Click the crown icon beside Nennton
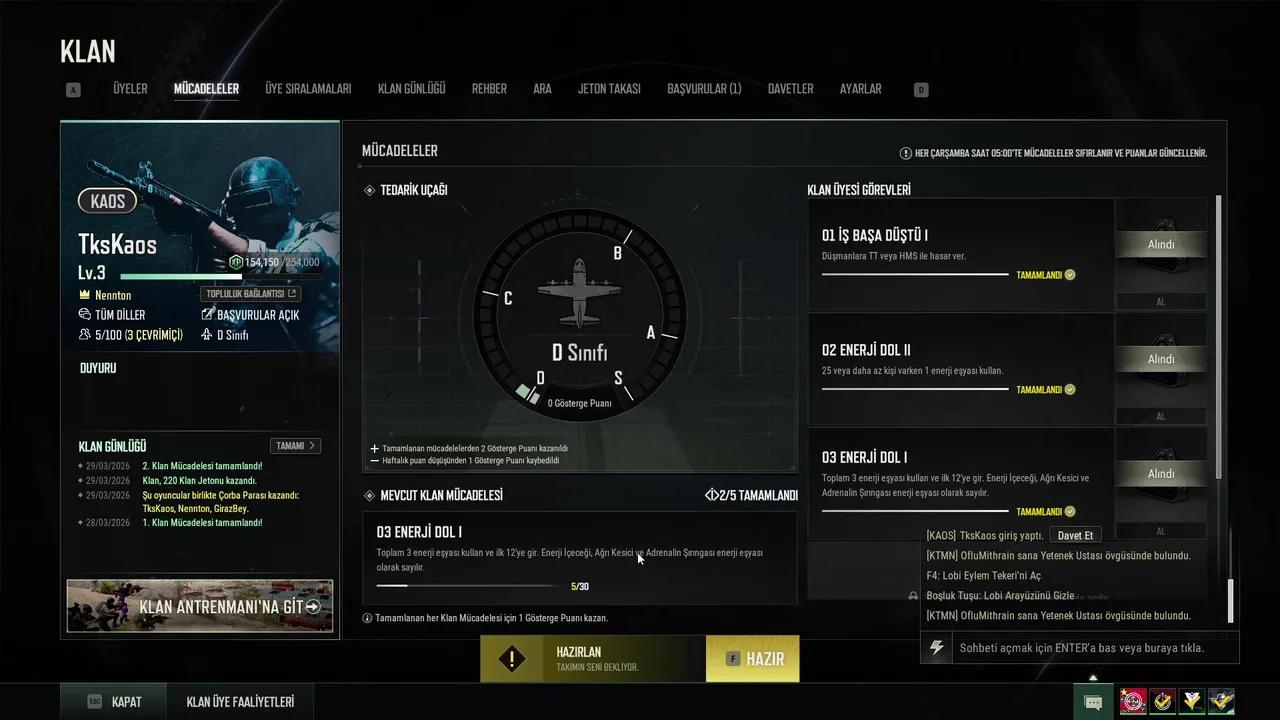This screenshot has height=720, width=1280. click(84, 295)
